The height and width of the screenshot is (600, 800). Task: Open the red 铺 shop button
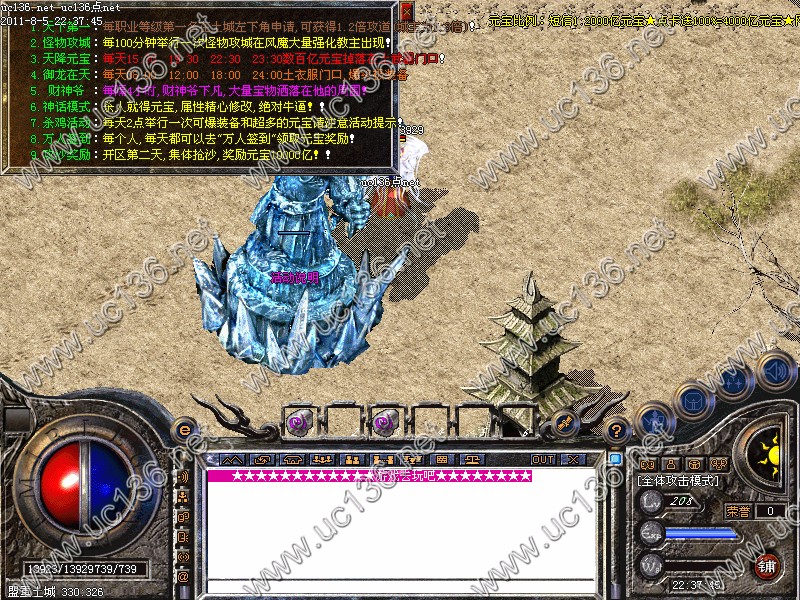click(768, 565)
